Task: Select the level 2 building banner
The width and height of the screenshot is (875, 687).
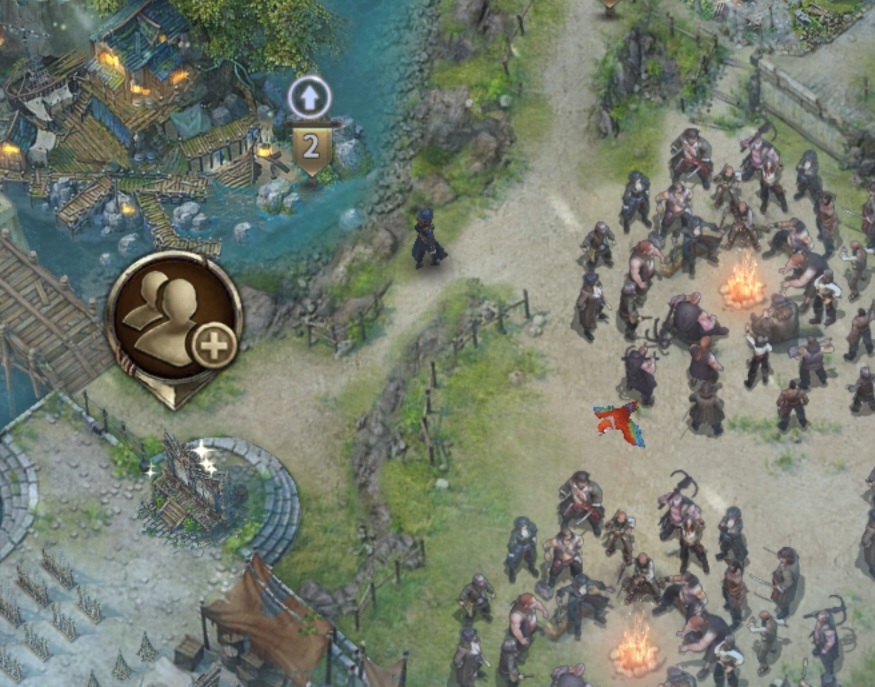Action: point(312,148)
